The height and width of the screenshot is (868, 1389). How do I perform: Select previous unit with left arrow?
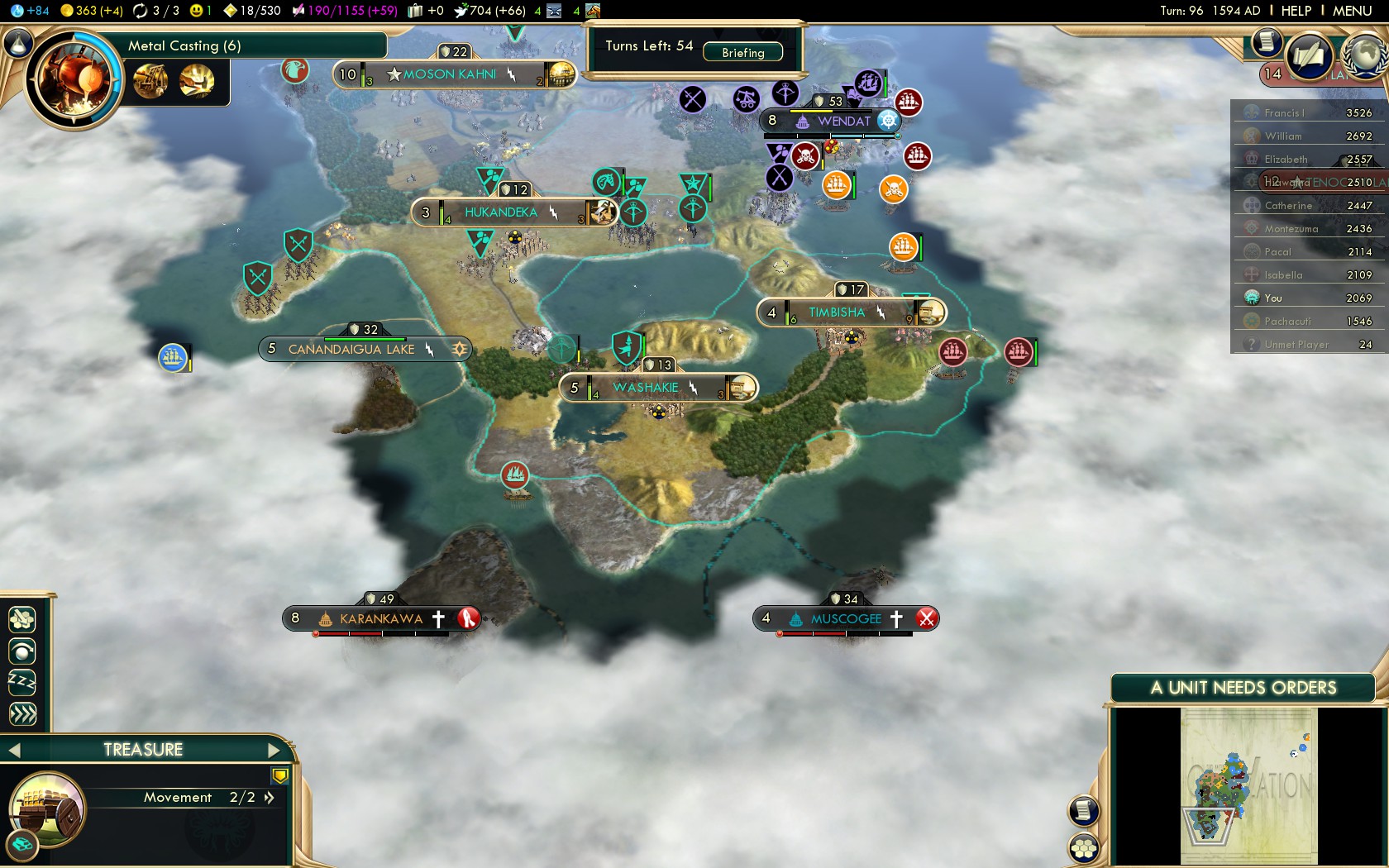pos(14,751)
